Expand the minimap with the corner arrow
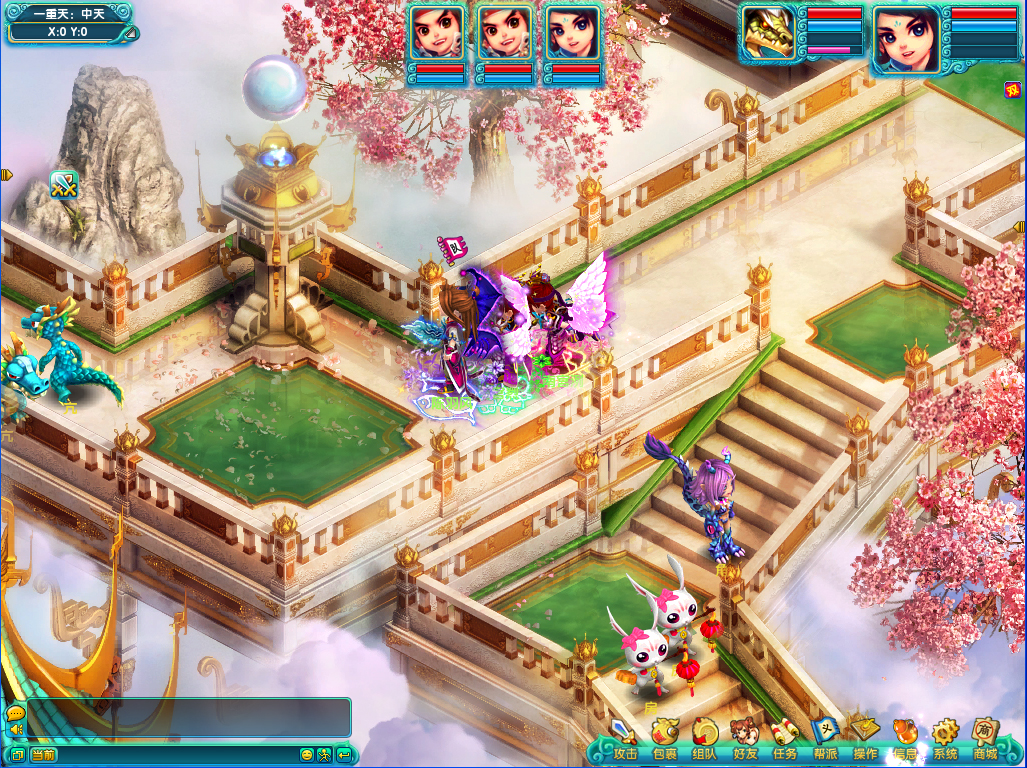 point(130,33)
